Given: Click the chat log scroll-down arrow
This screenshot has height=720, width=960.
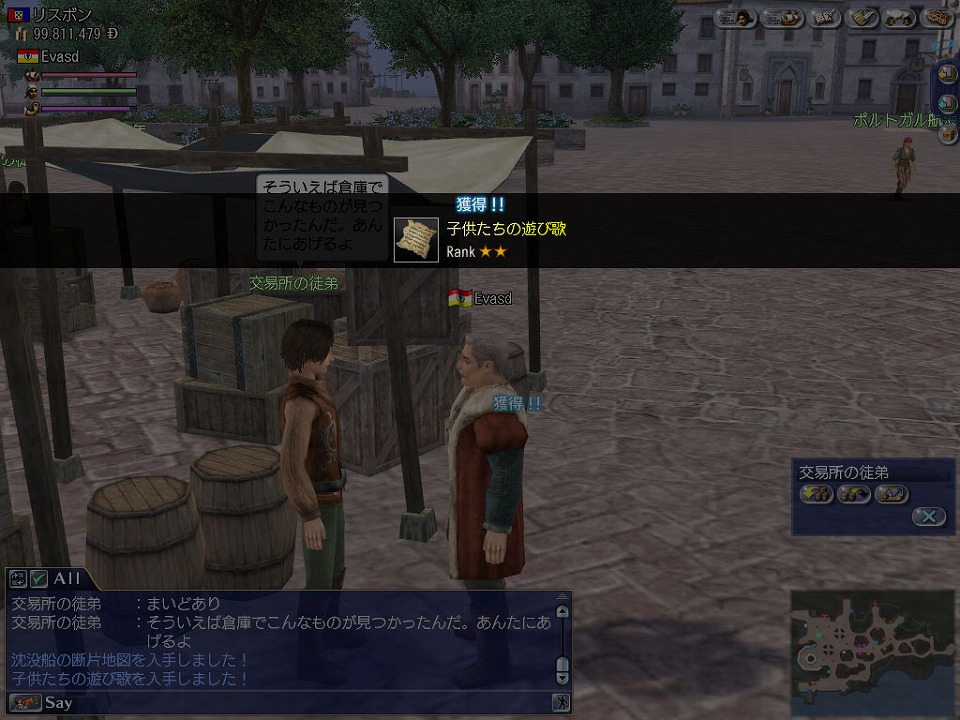Looking at the screenshot, I should tap(562, 675).
